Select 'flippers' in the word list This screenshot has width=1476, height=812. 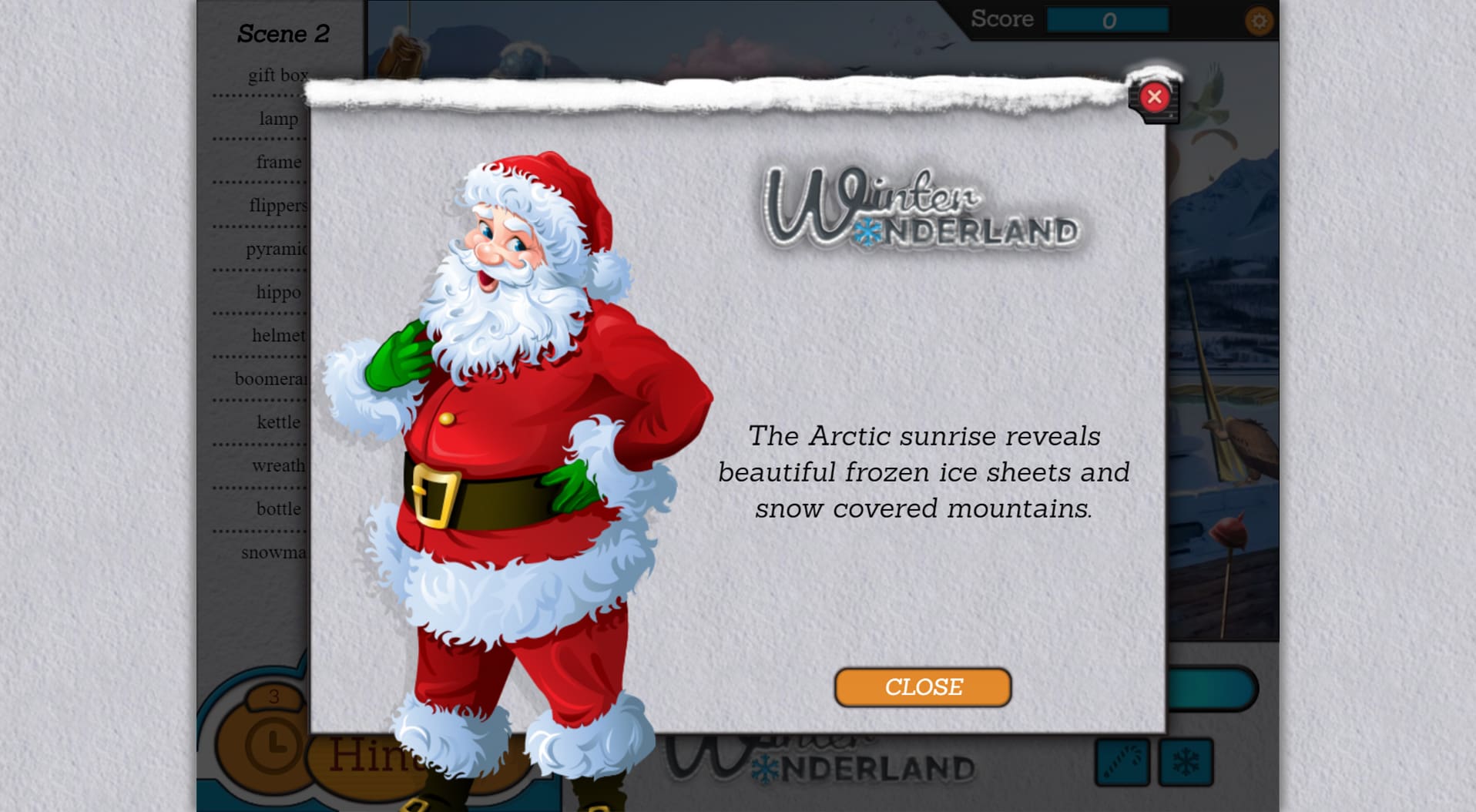(279, 205)
